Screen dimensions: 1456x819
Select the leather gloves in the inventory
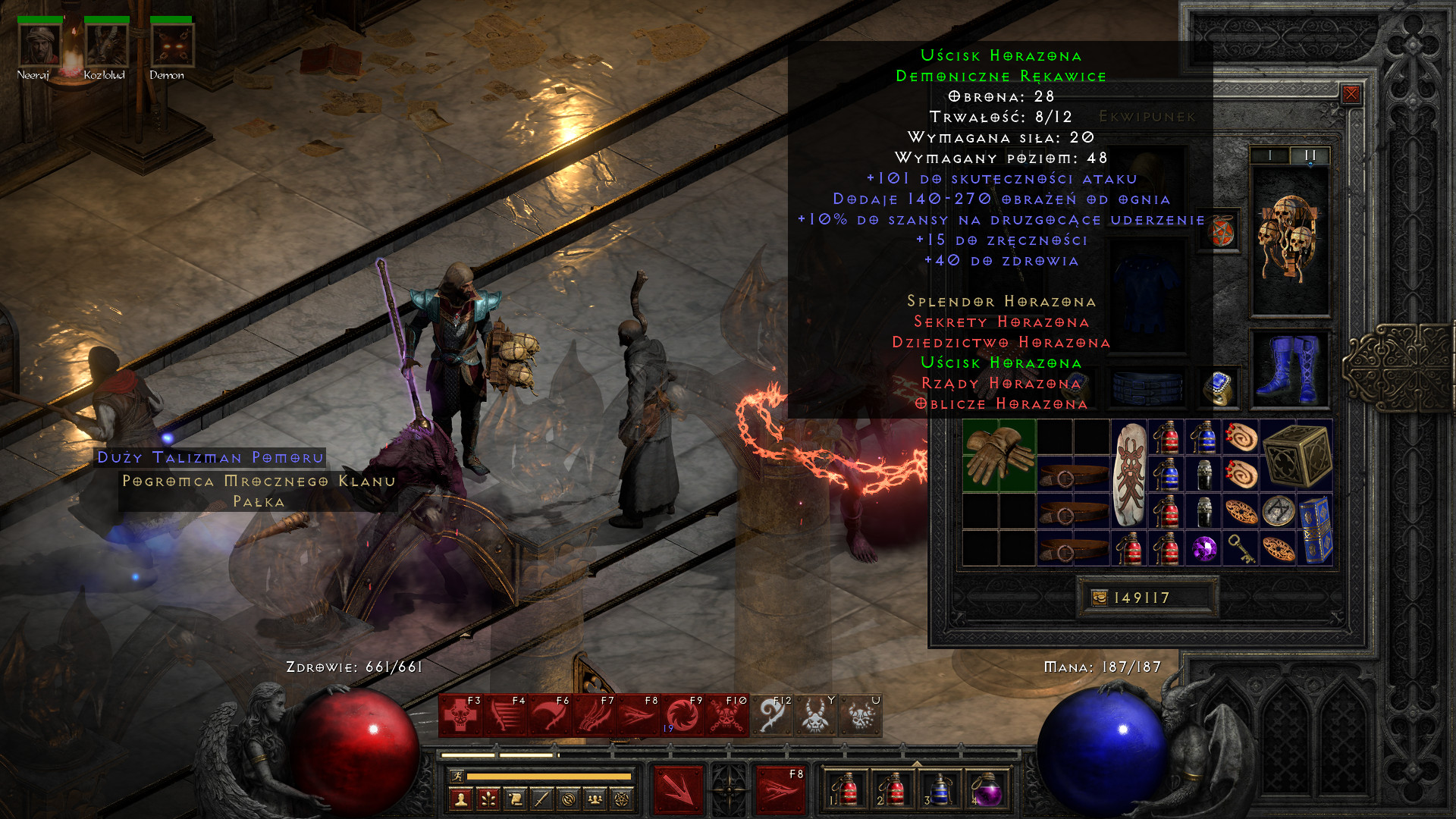tap(999, 455)
